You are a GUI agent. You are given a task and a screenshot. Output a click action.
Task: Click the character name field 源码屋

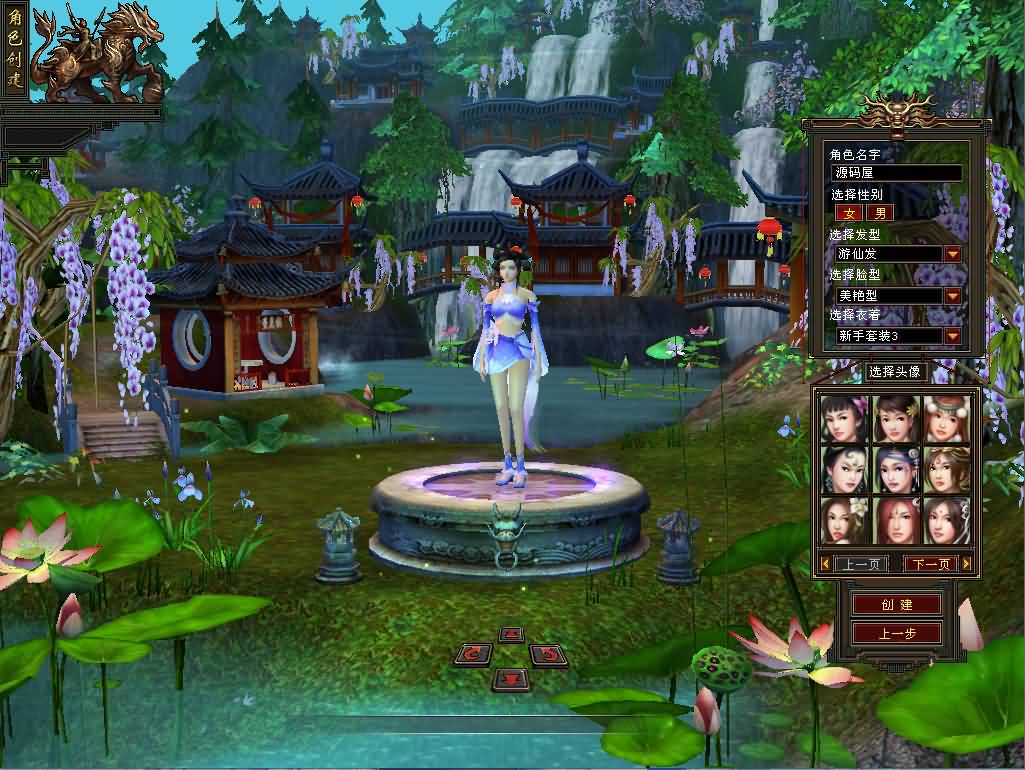point(896,173)
